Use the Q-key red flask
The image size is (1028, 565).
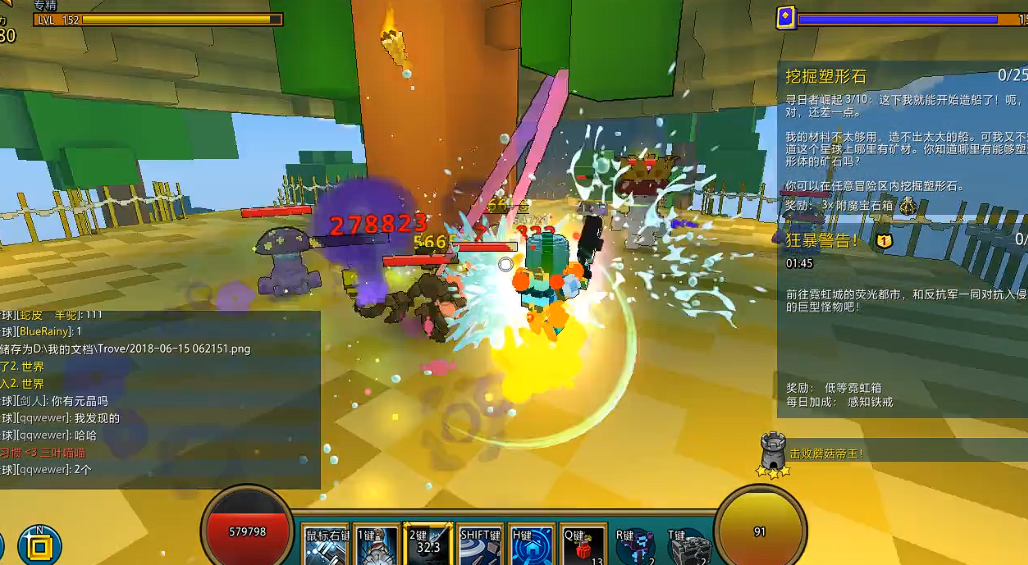pos(582,546)
